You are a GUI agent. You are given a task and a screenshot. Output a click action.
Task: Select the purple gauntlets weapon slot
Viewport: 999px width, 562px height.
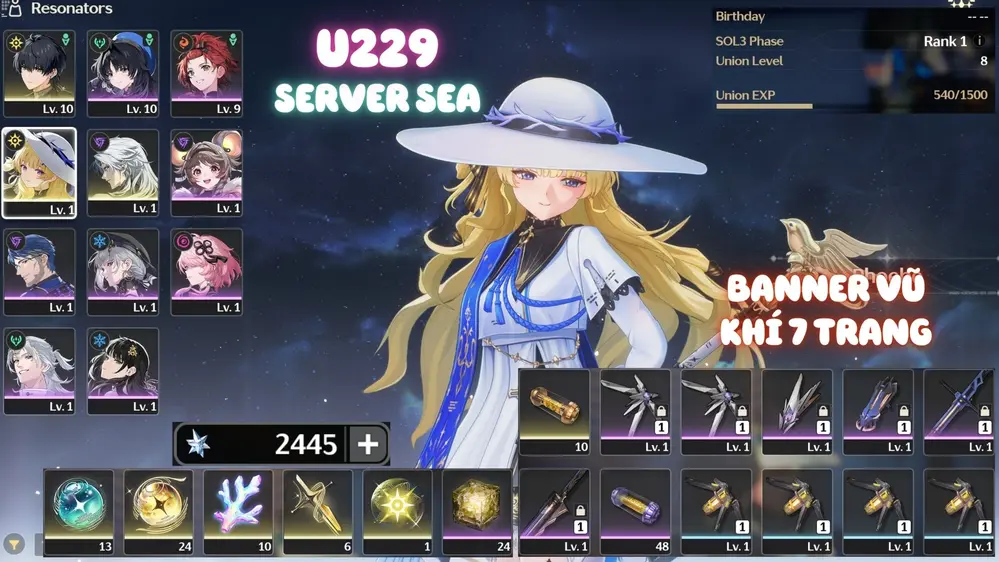tap(877, 411)
